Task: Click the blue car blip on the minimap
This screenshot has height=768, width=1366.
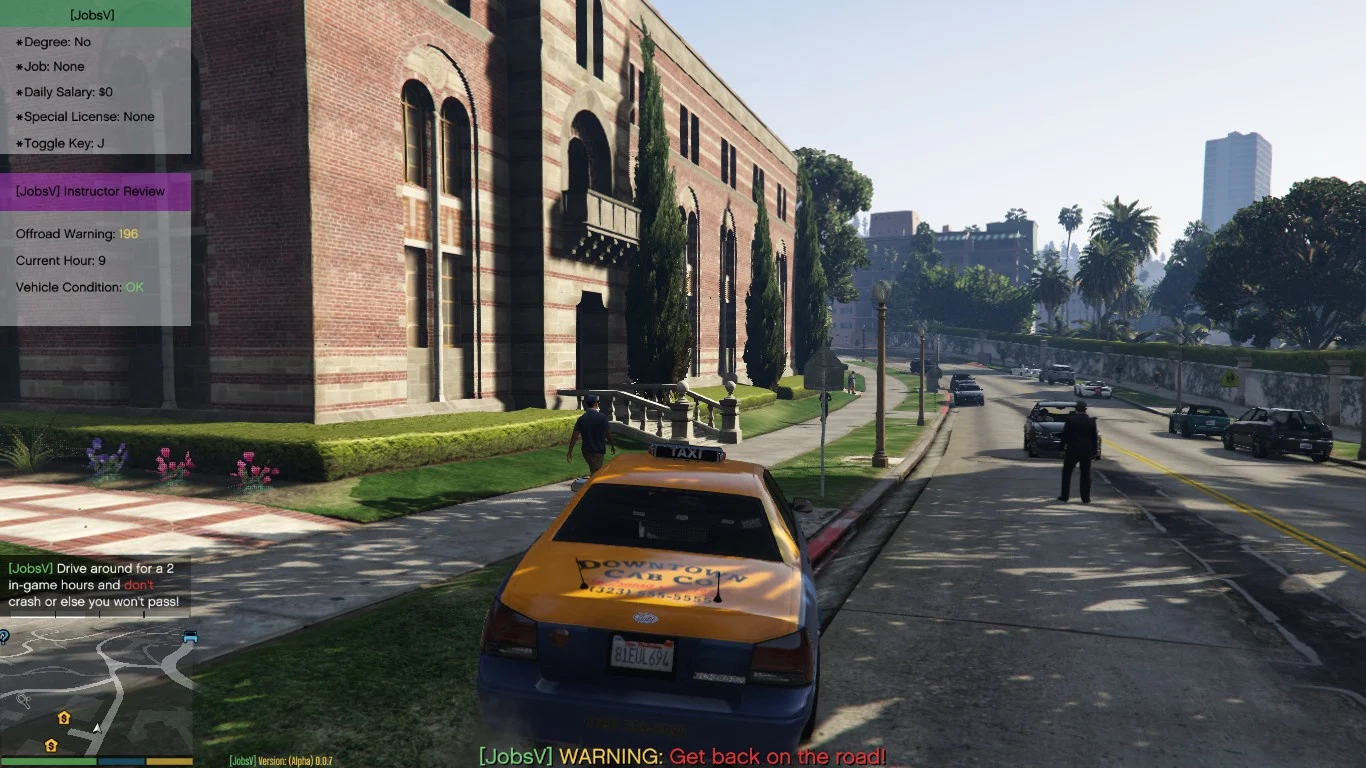Action: 190,636
